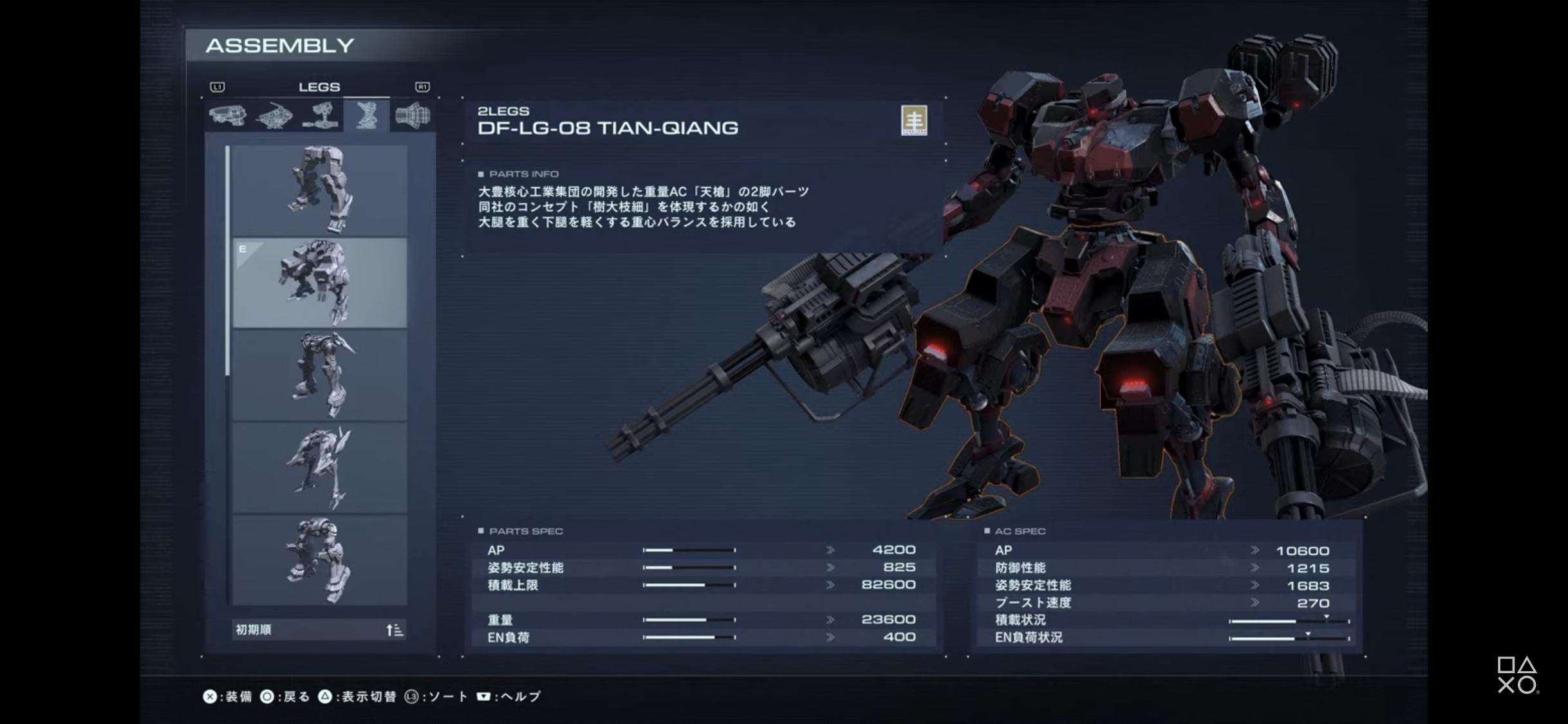Screen dimensions: 1568x724
Task: Pick the first leg part in the list
Action: (319, 190)
